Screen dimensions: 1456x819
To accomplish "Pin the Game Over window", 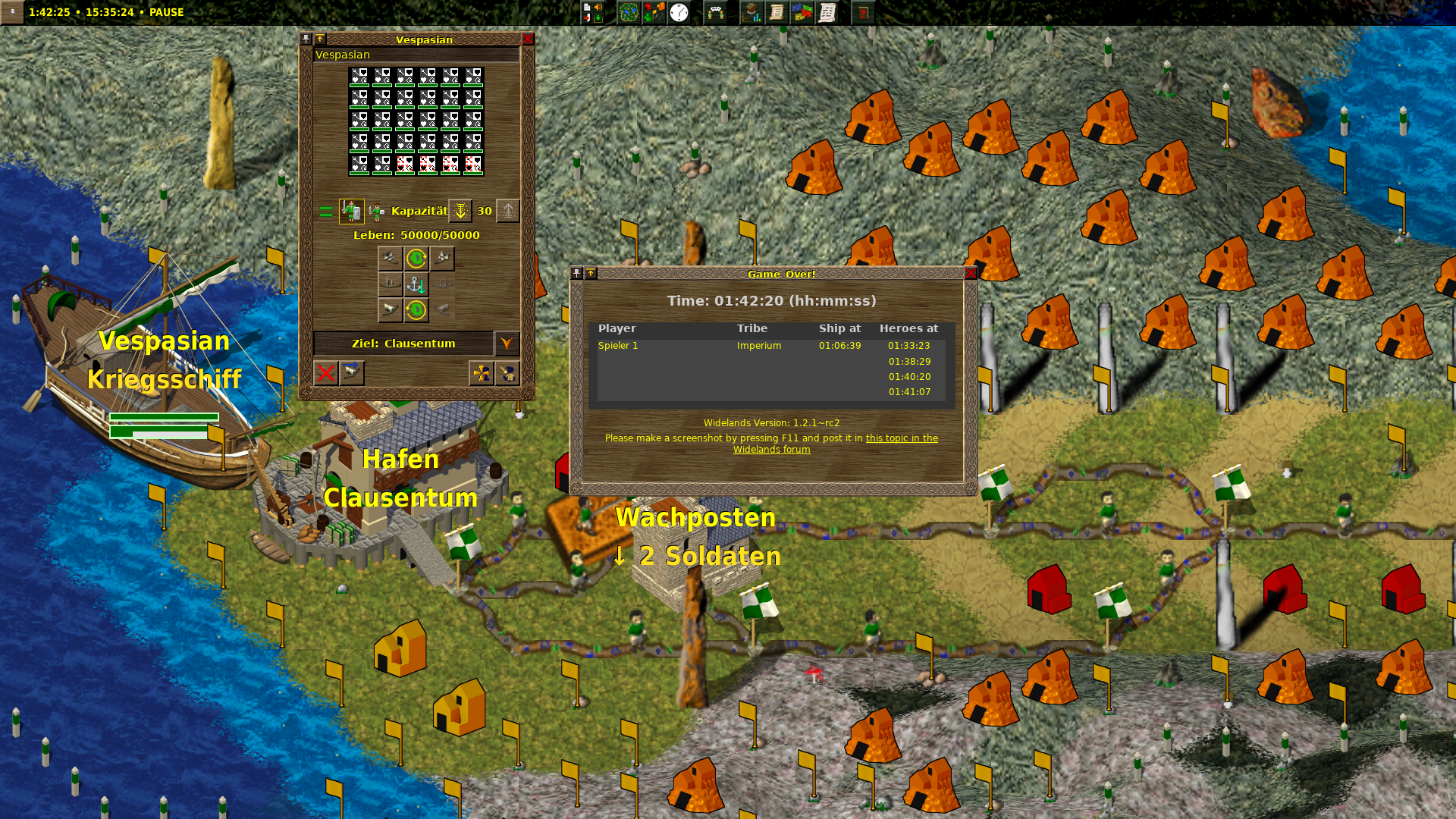I will point(577,273).
